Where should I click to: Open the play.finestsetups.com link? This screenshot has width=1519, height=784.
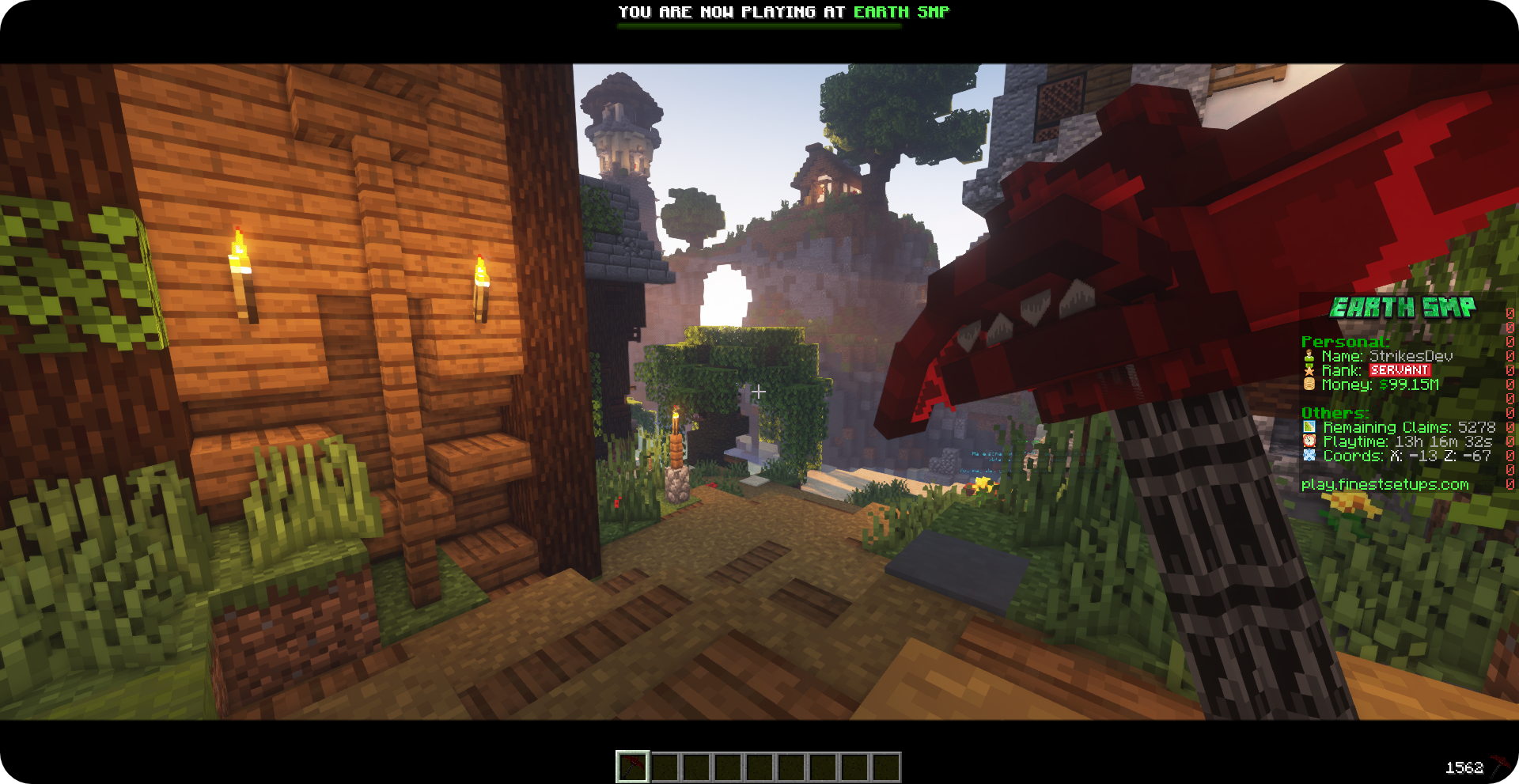[1385, 483]
